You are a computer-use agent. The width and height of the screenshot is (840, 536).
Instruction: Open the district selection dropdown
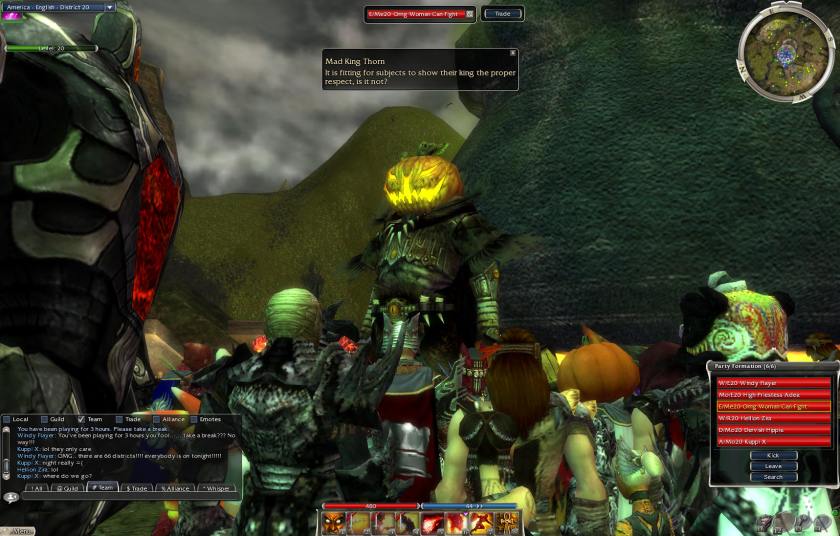point(110,7)
